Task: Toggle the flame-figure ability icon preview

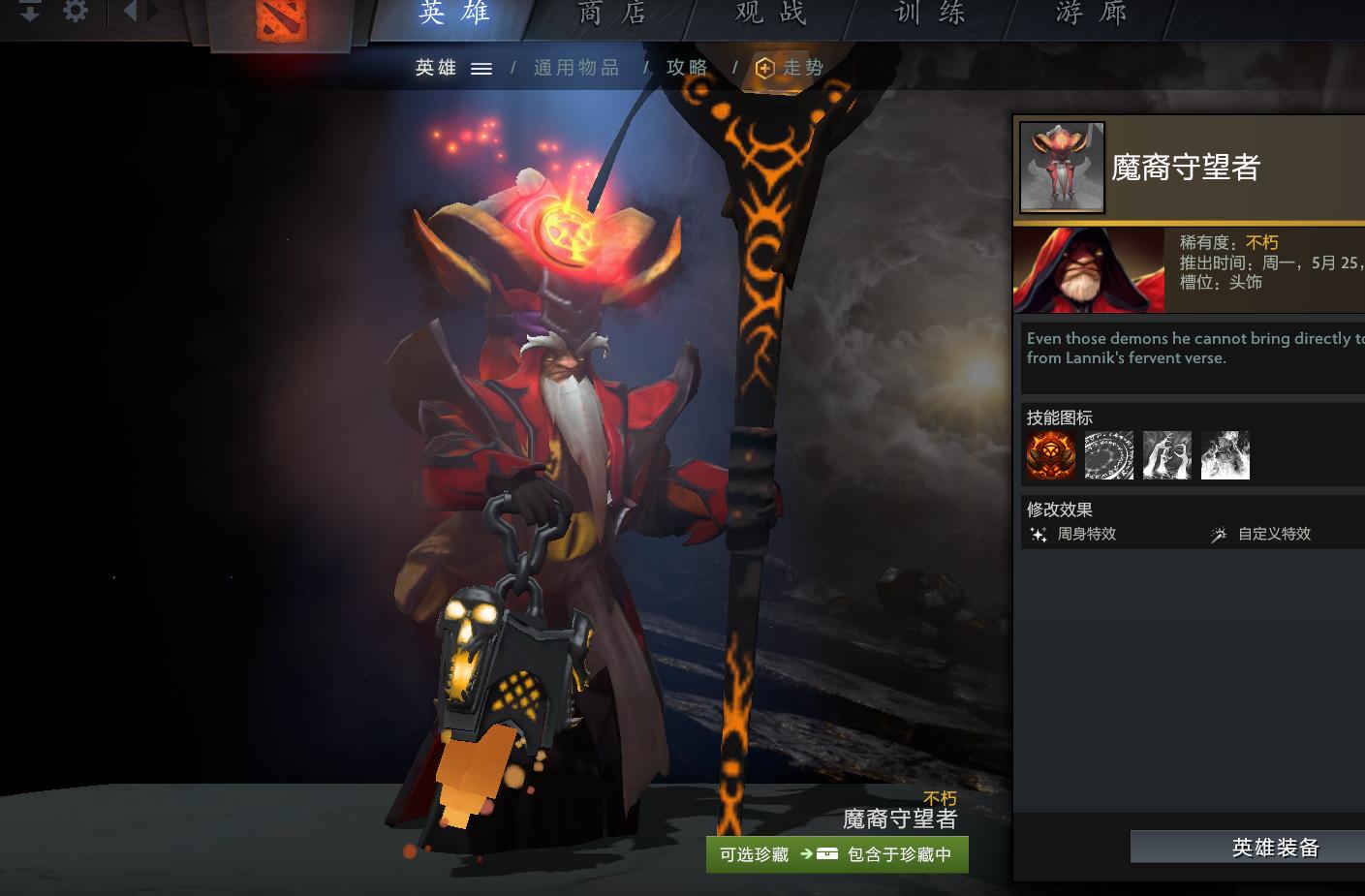Action: pyautogui.click(x=1225, y=455)
